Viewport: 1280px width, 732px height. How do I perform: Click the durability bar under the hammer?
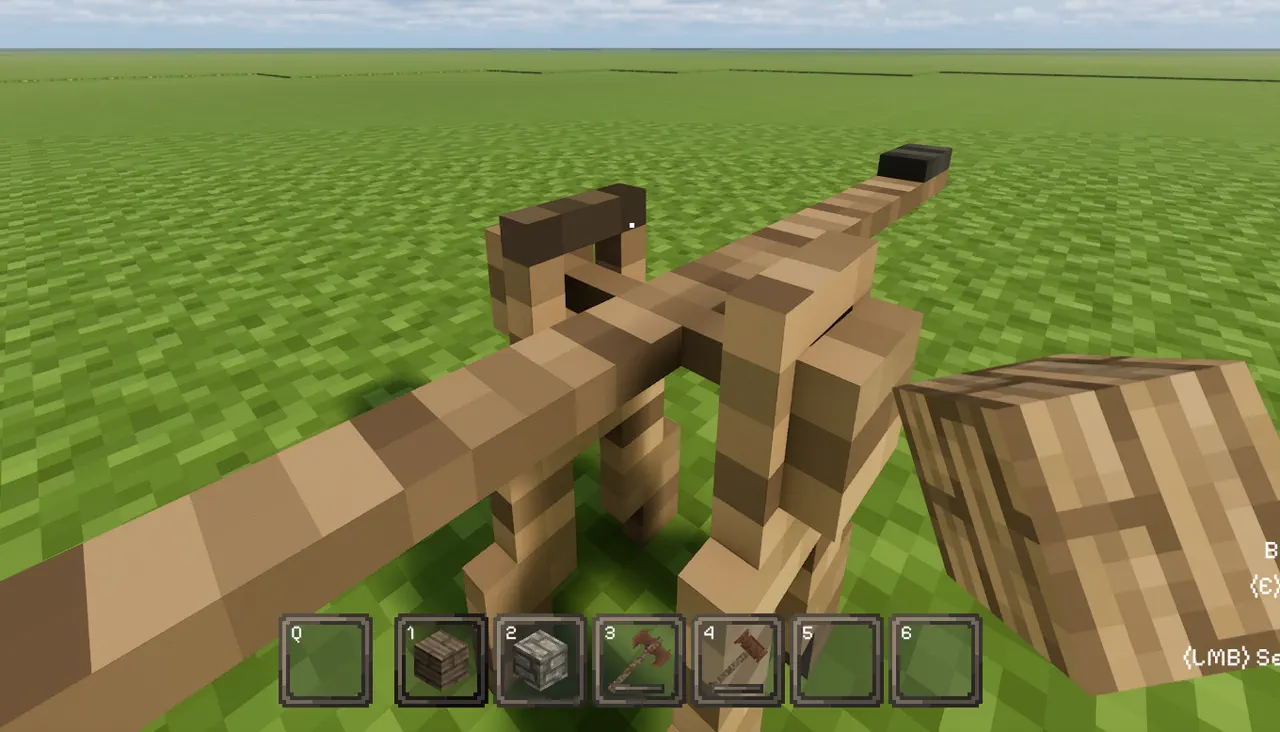(639, 687)
